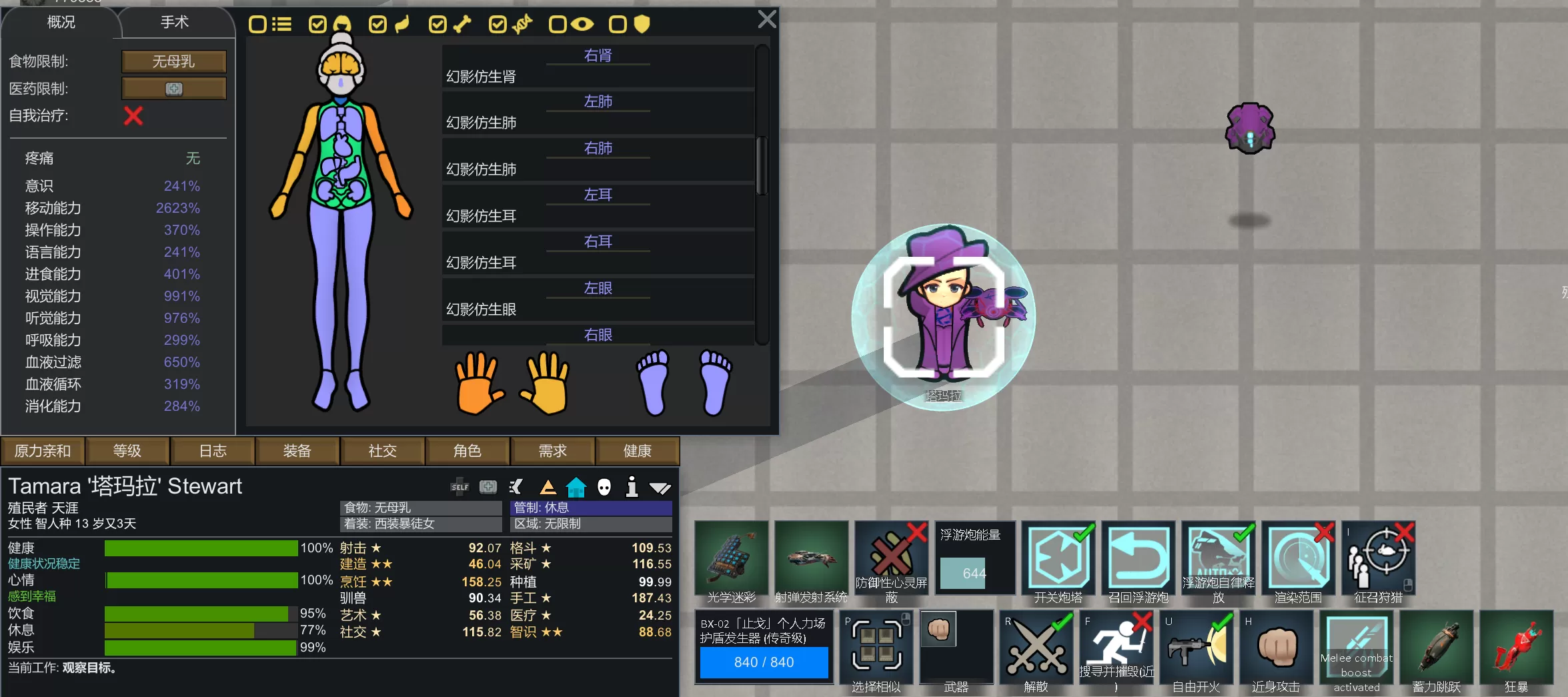Close the health panel with X

[x=766, y=19]
